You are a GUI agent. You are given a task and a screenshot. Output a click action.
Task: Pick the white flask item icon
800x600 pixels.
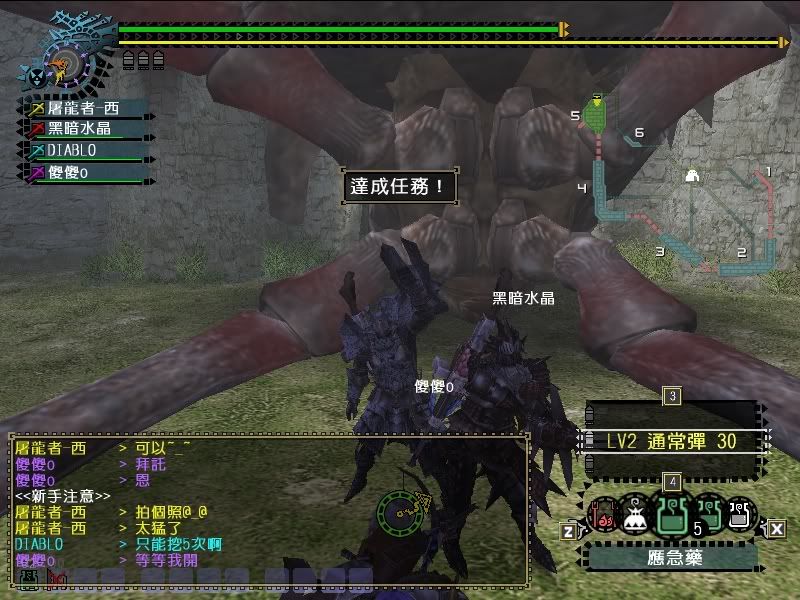coord(740,514)
